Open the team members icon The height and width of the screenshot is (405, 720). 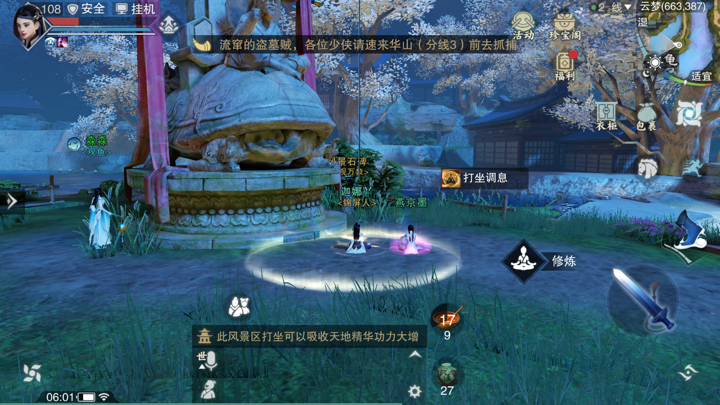coord(237,306)
